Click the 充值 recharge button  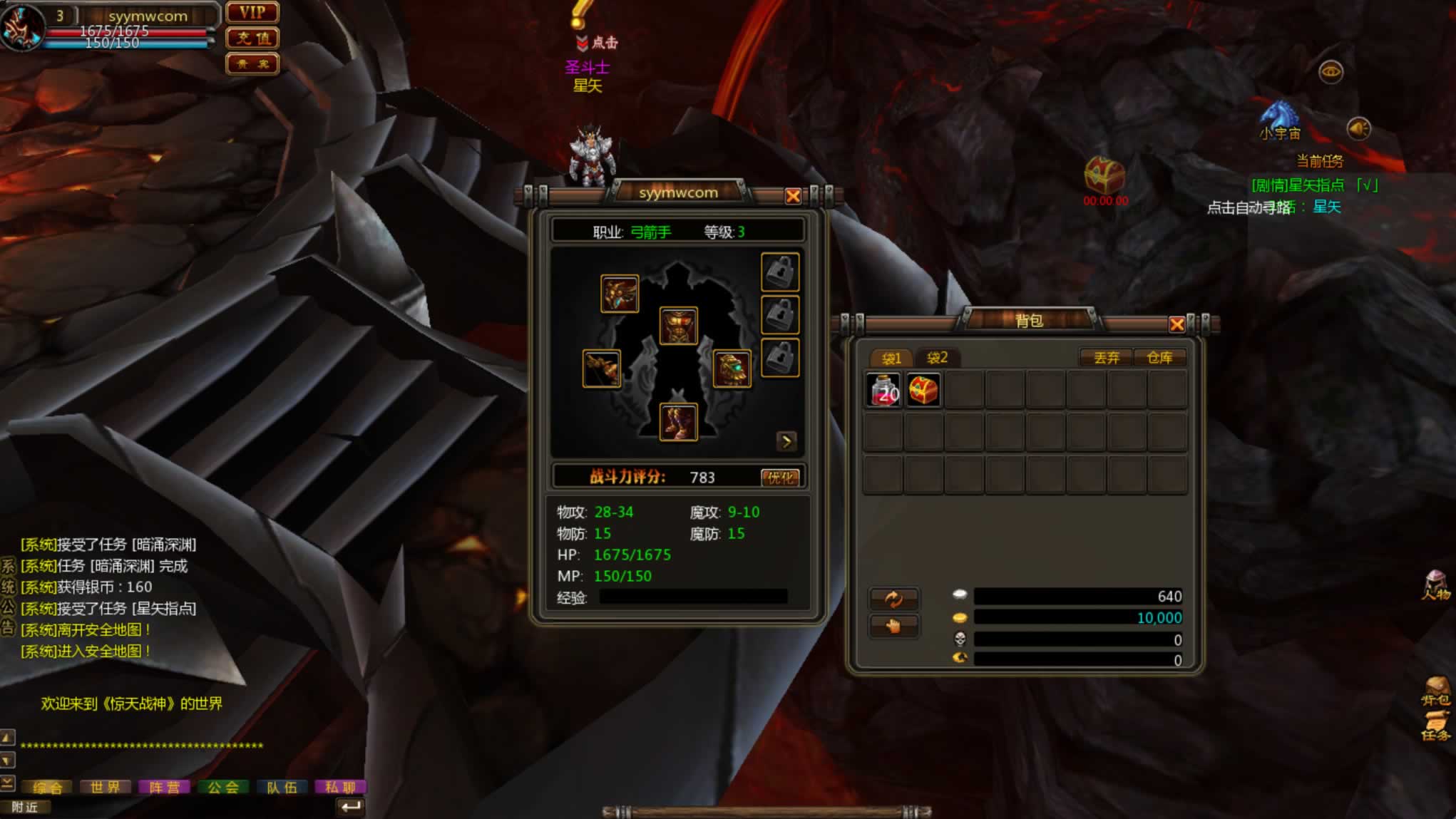pos(252,38)
